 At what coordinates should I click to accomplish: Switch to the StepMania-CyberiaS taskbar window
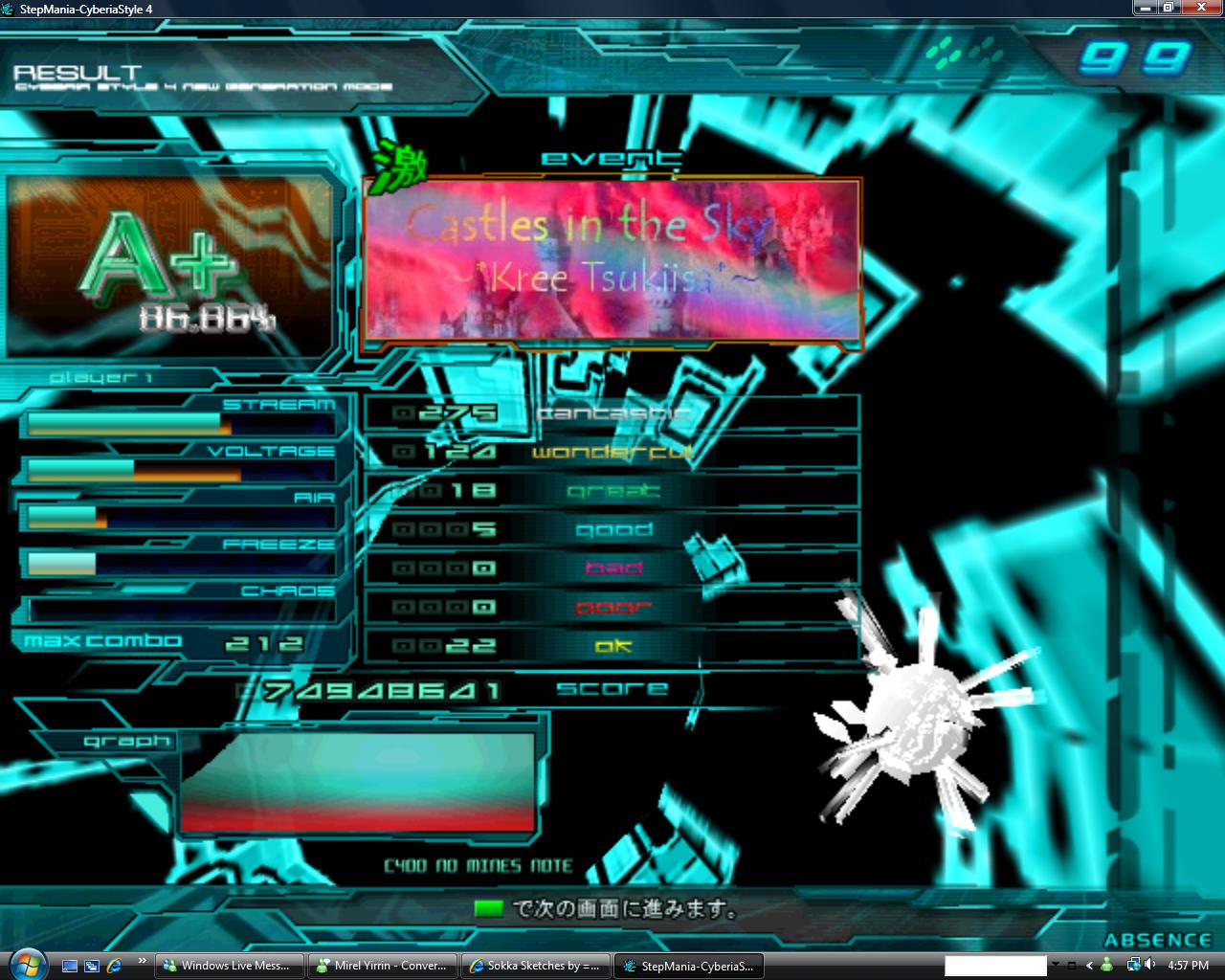[689, 965]
